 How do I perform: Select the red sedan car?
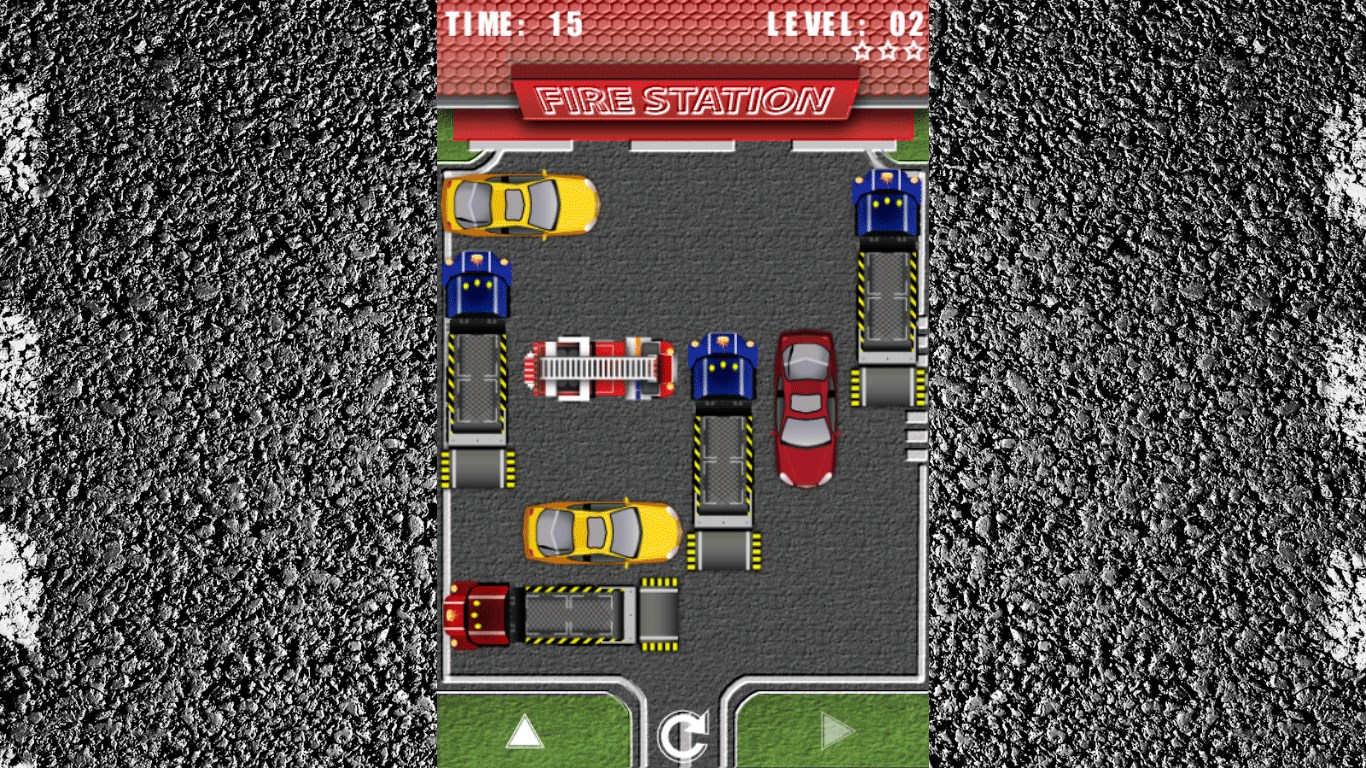coord(805,409)
